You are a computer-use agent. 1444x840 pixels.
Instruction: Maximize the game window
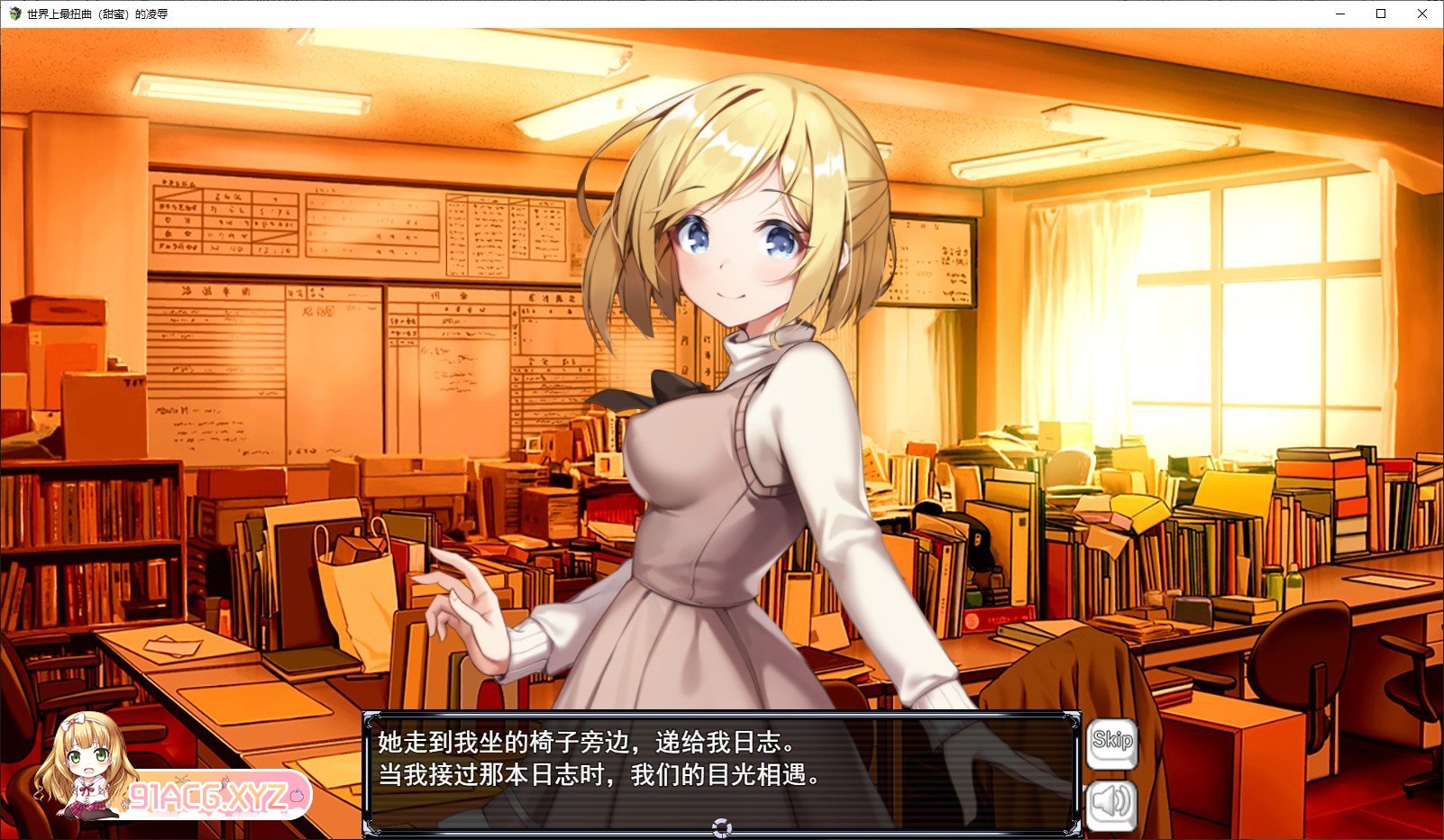pyautogui.click(x=1381, y=14)
